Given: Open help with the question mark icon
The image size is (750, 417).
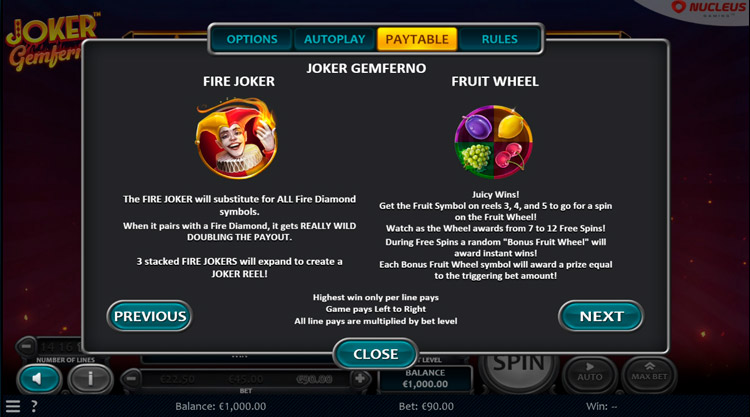Looking at the screenshot, I should click(34, 407).
